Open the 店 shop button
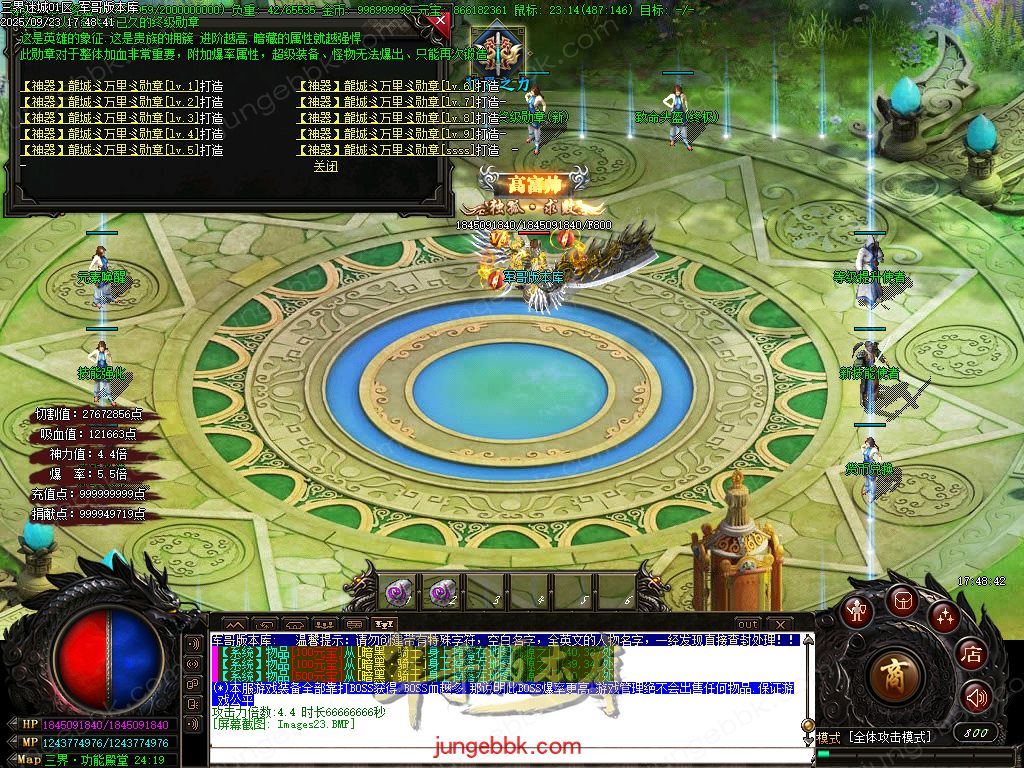Image resolution: width=1024 pixels, height=768 pixels. [970, 655]
